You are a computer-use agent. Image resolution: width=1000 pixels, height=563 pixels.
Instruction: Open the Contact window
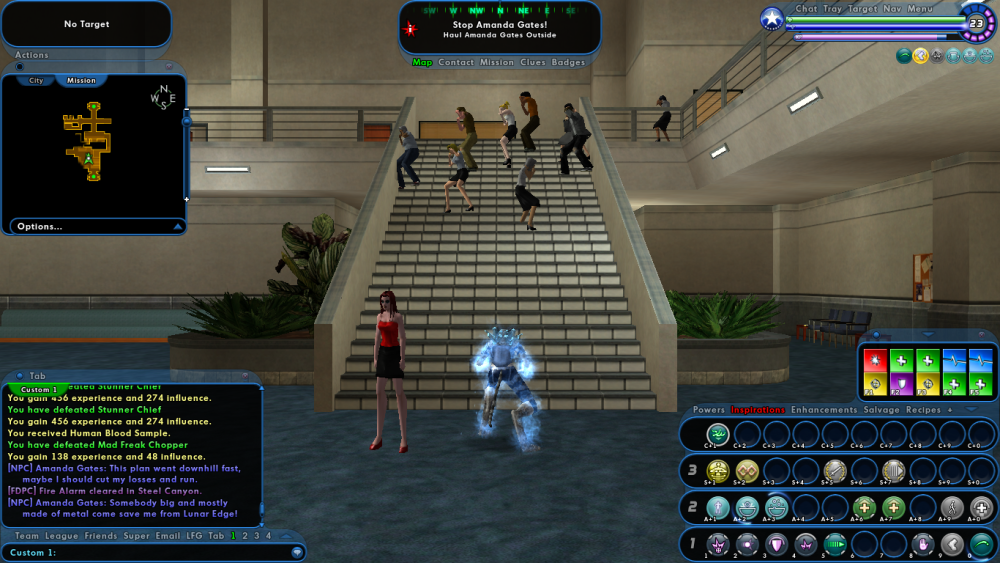(456, 63)
